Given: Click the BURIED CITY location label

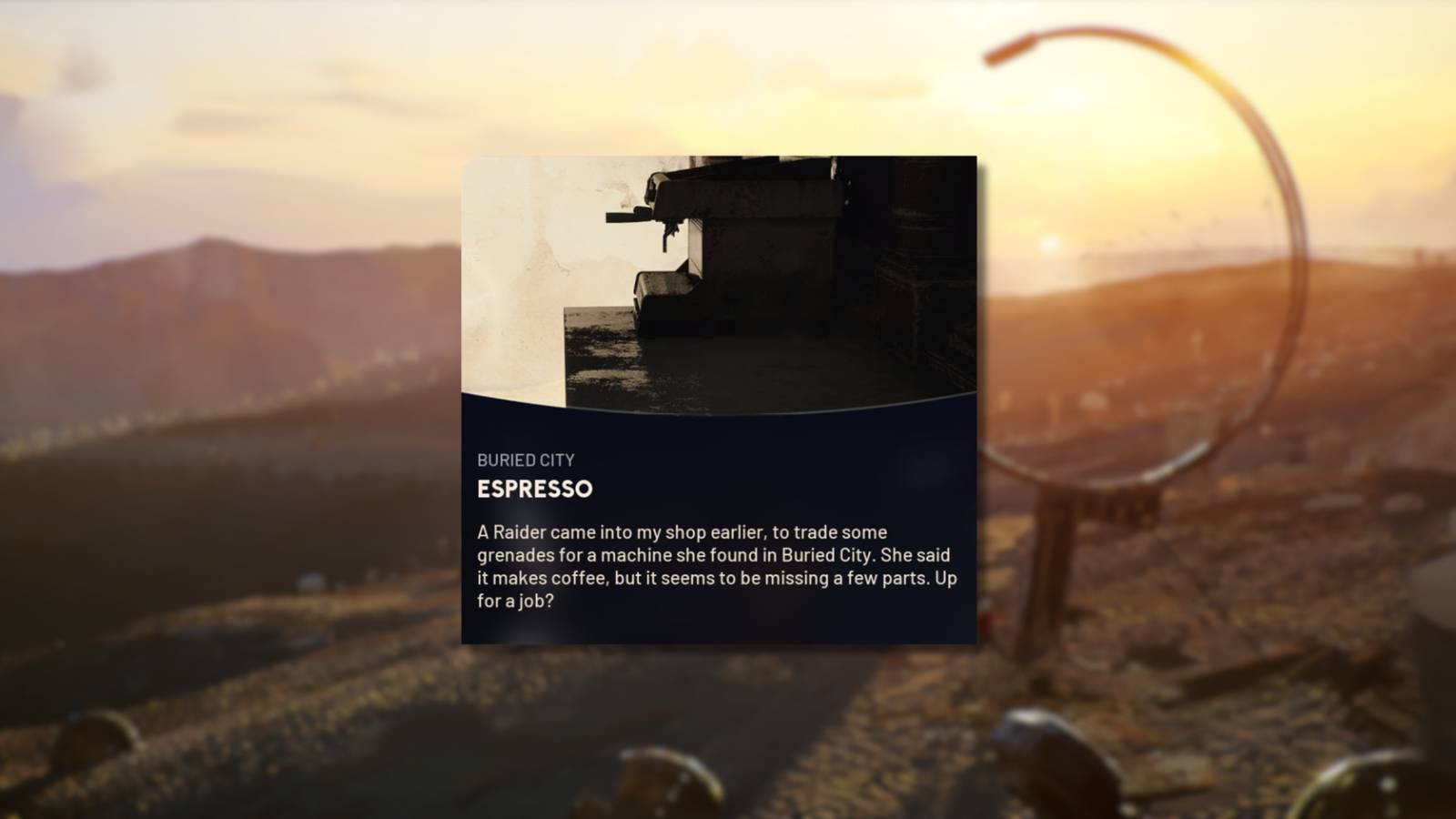Looking at the screenshot, I should tap(528, 460).
